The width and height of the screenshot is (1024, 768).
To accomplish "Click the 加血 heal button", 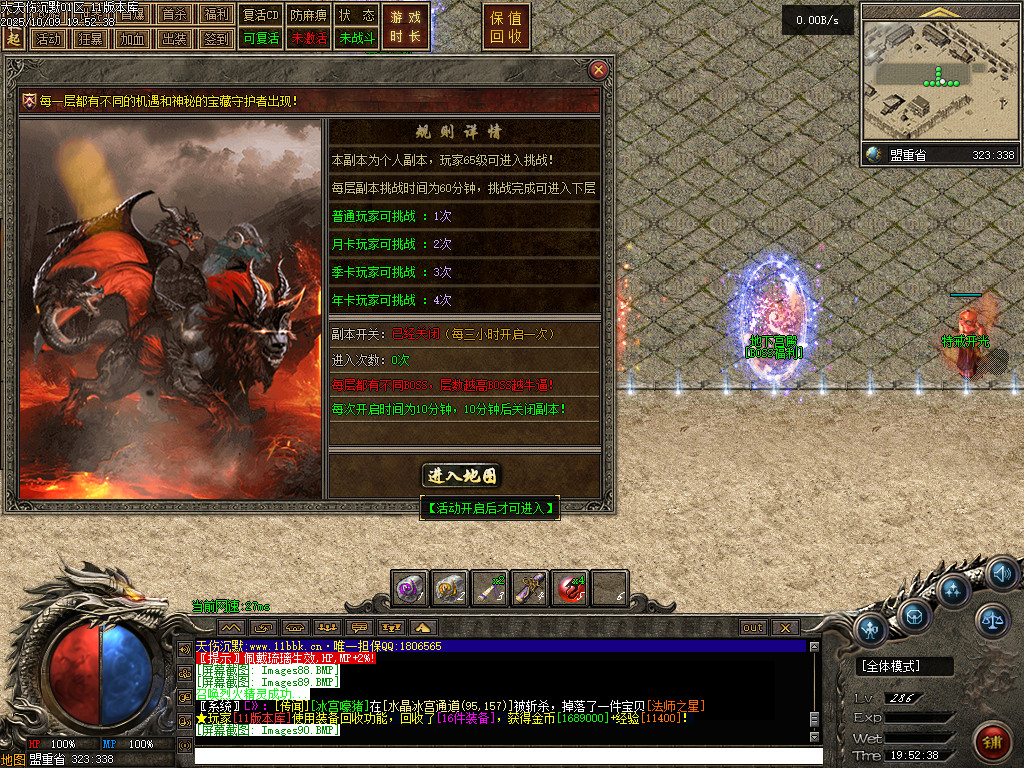I will pyautogui.click(x=132, y=39).
